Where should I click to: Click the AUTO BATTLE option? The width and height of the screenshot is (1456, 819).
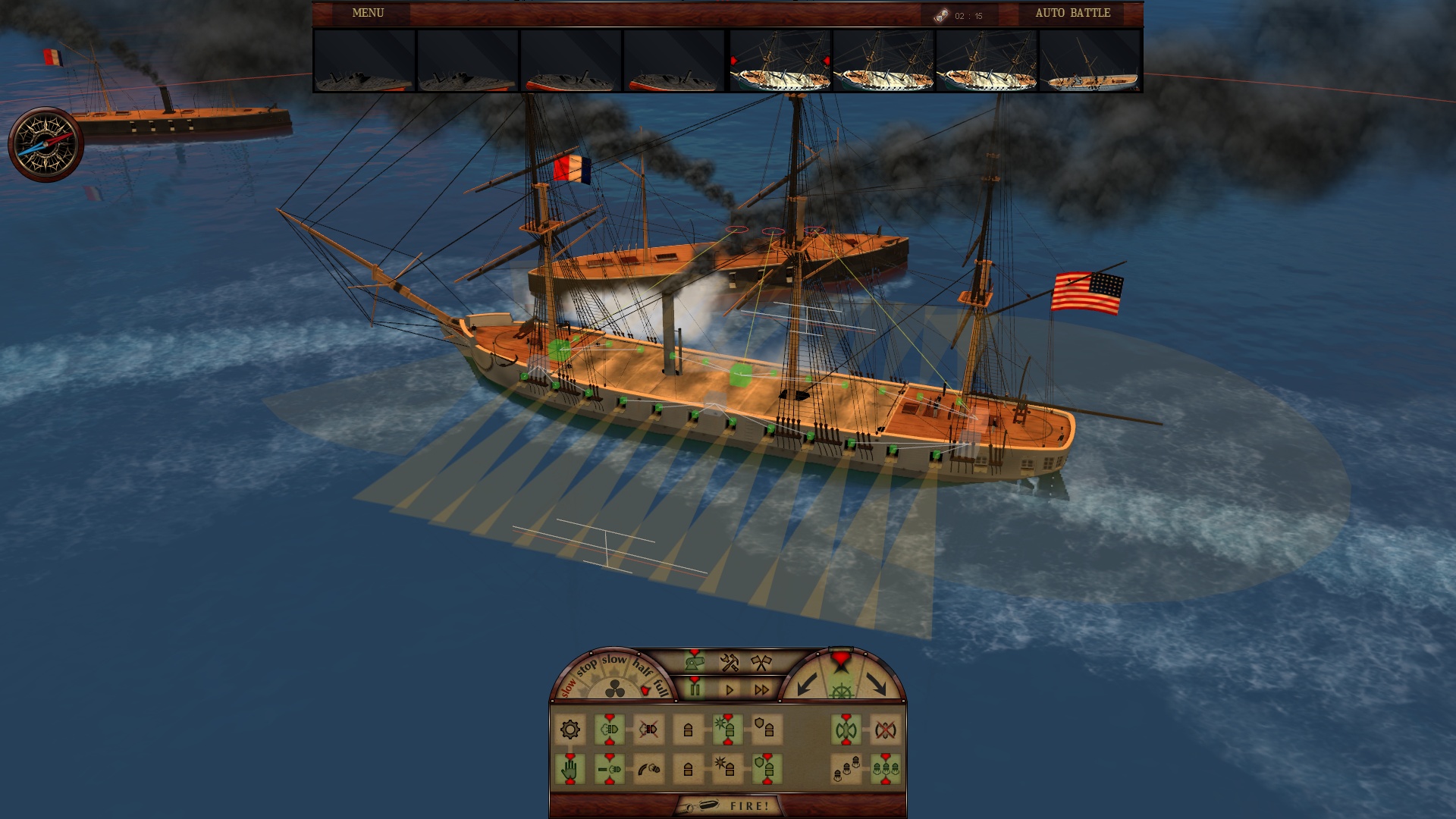tap(1071, 13)
